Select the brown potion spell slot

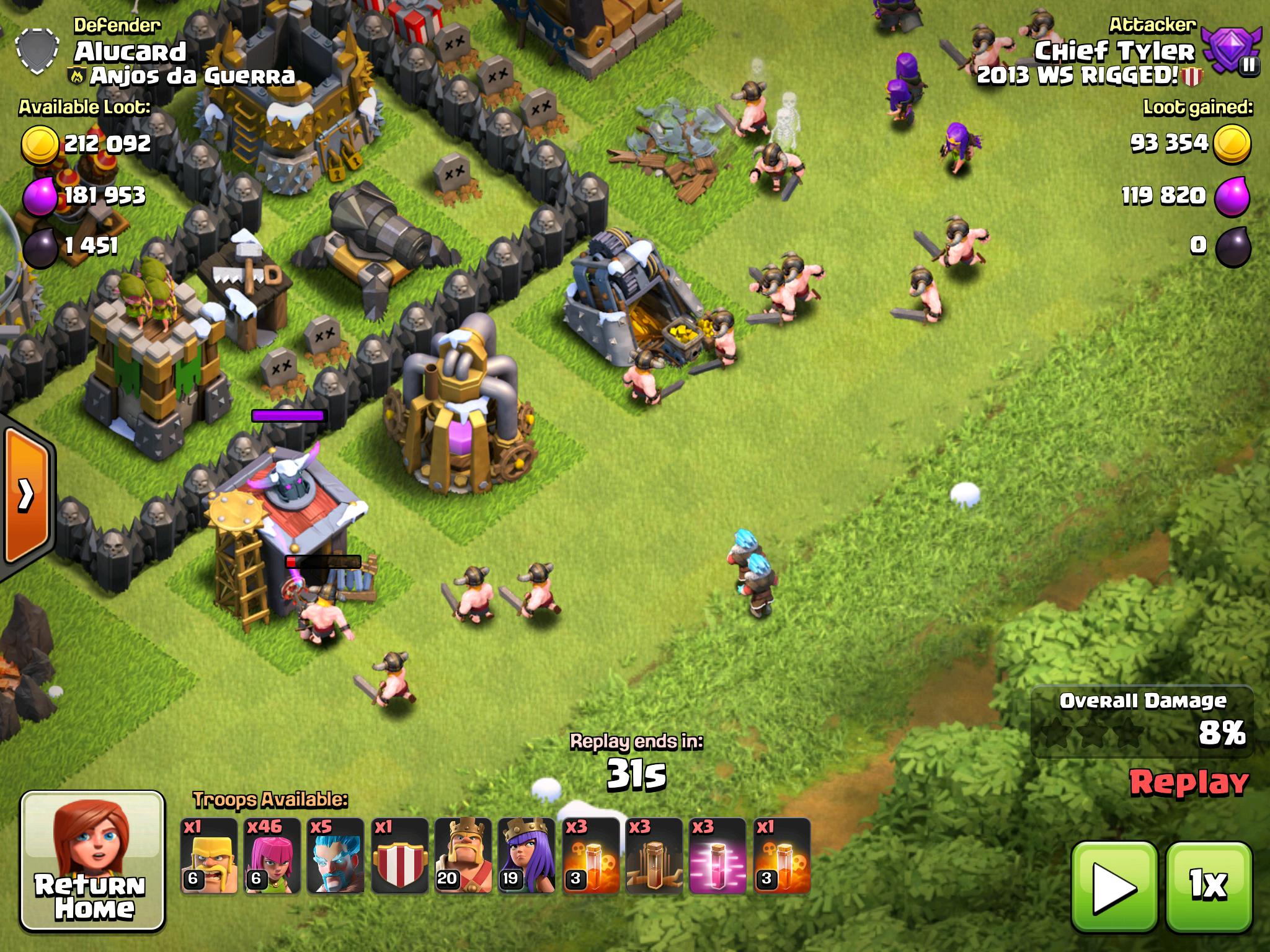click(654, 856)
